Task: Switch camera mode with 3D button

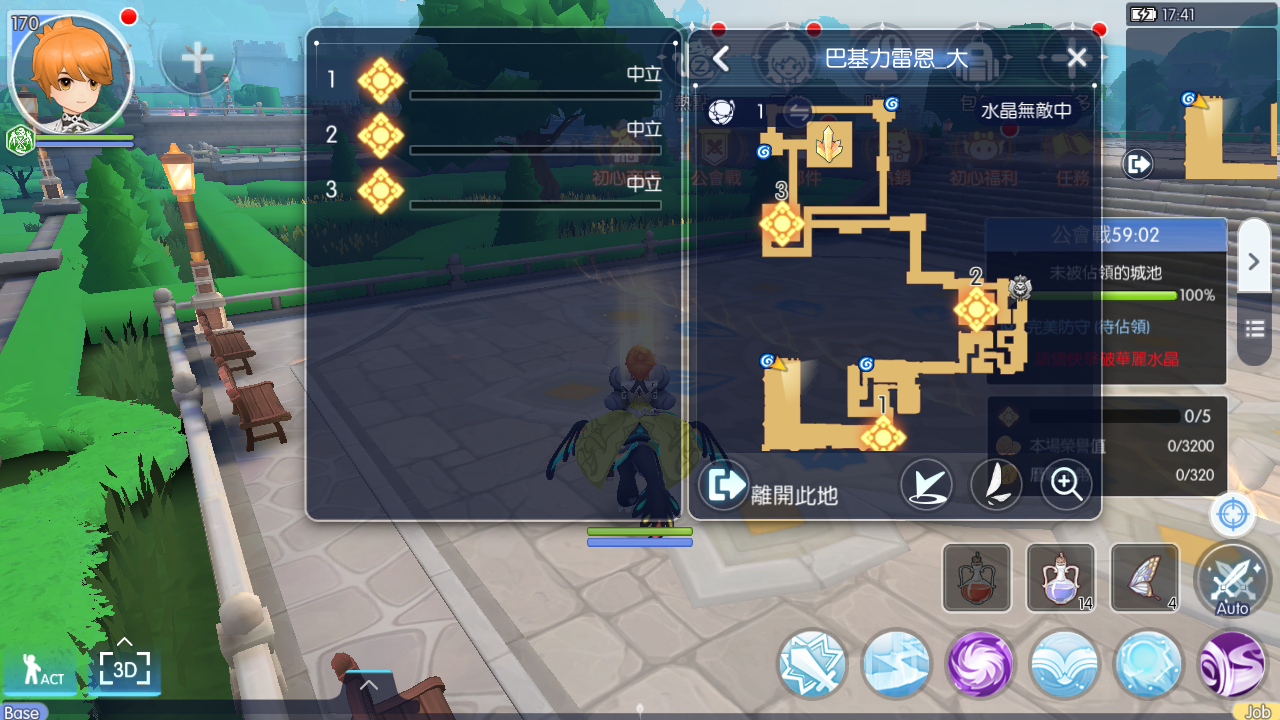Action: pyautogui.click(x=124, y=667)
